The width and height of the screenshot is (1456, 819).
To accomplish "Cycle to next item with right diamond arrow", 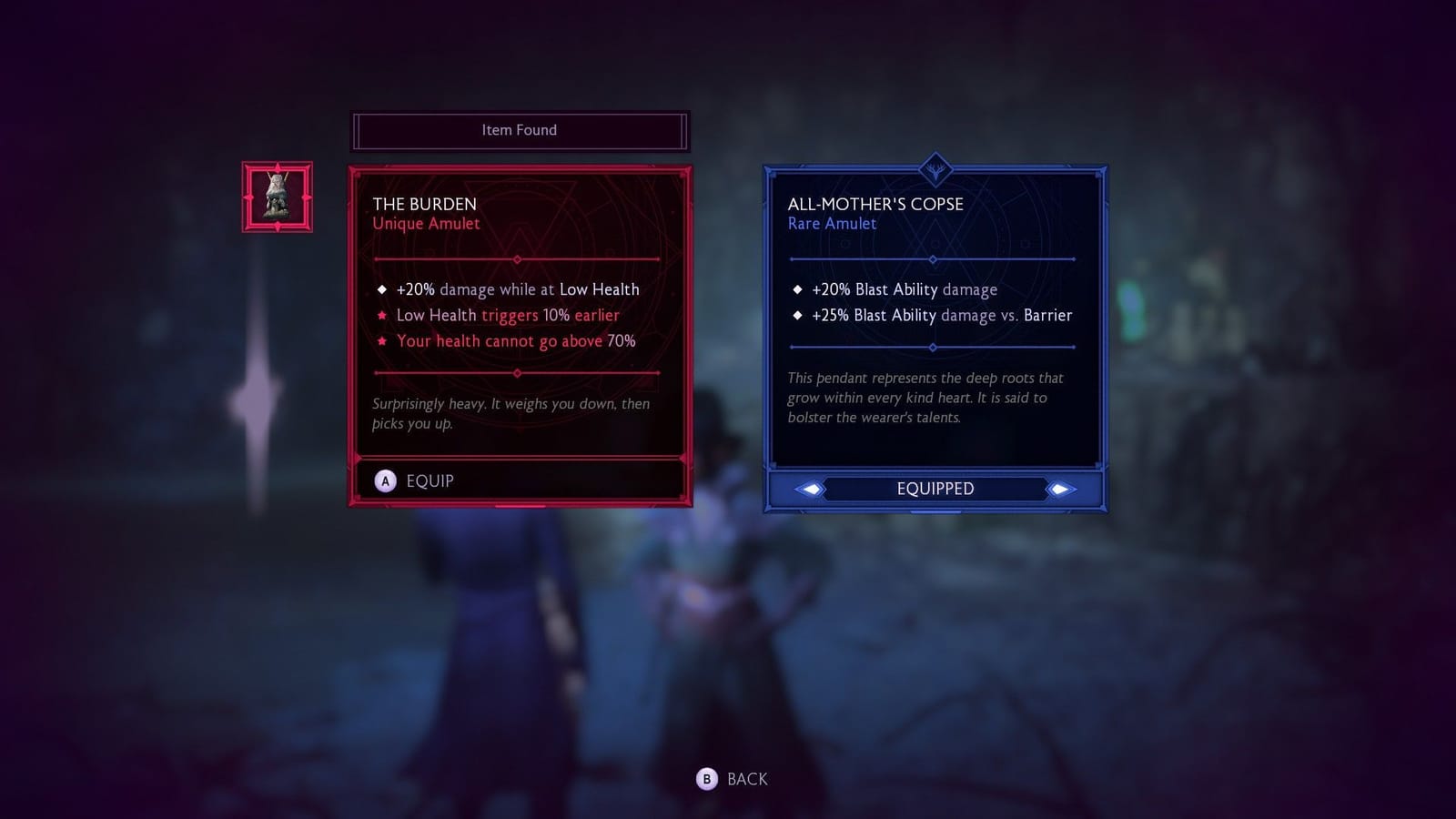I will coord(1059,489).
